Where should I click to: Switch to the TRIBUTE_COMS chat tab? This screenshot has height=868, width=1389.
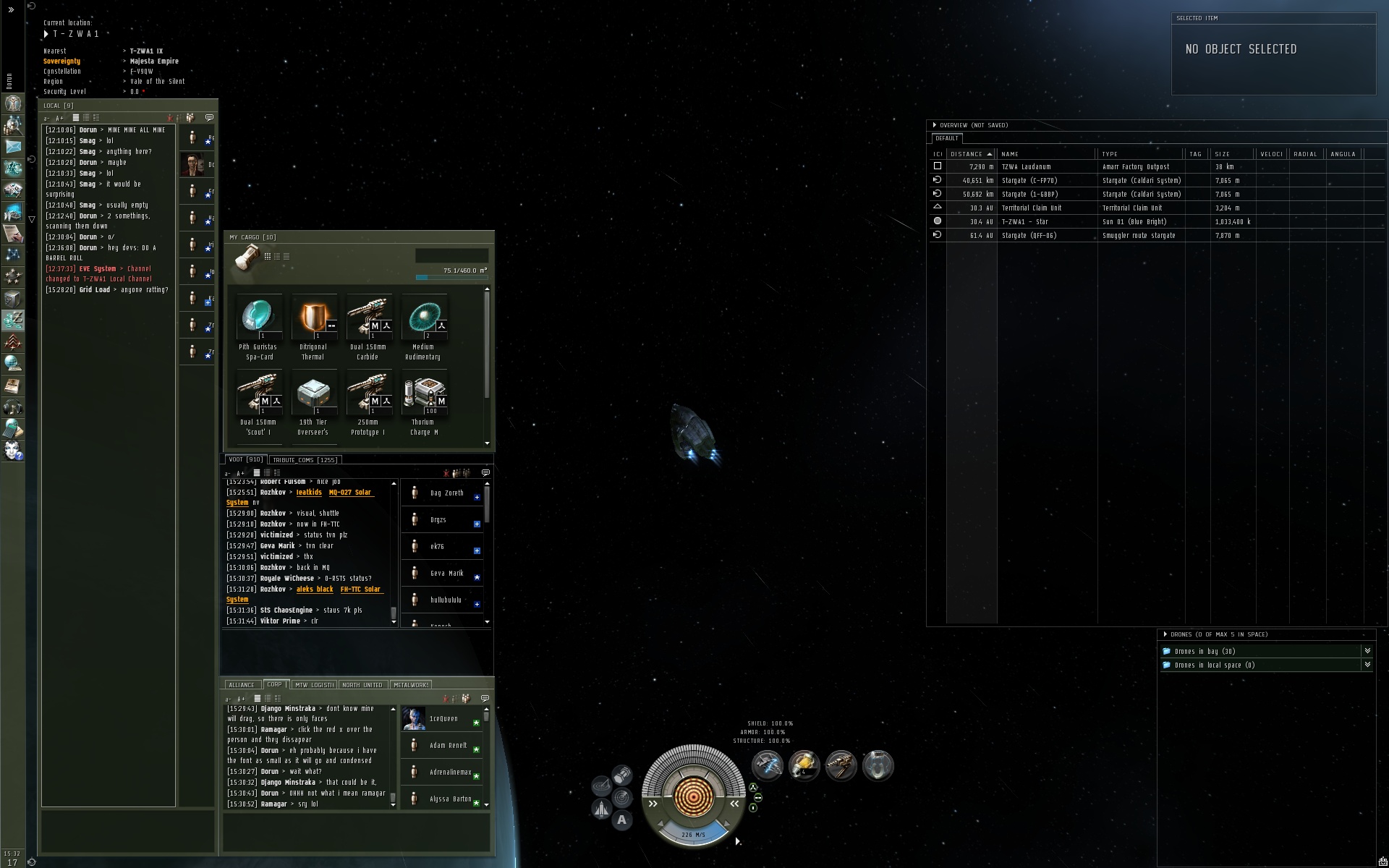pyautogui.click(x=305, y=460)
